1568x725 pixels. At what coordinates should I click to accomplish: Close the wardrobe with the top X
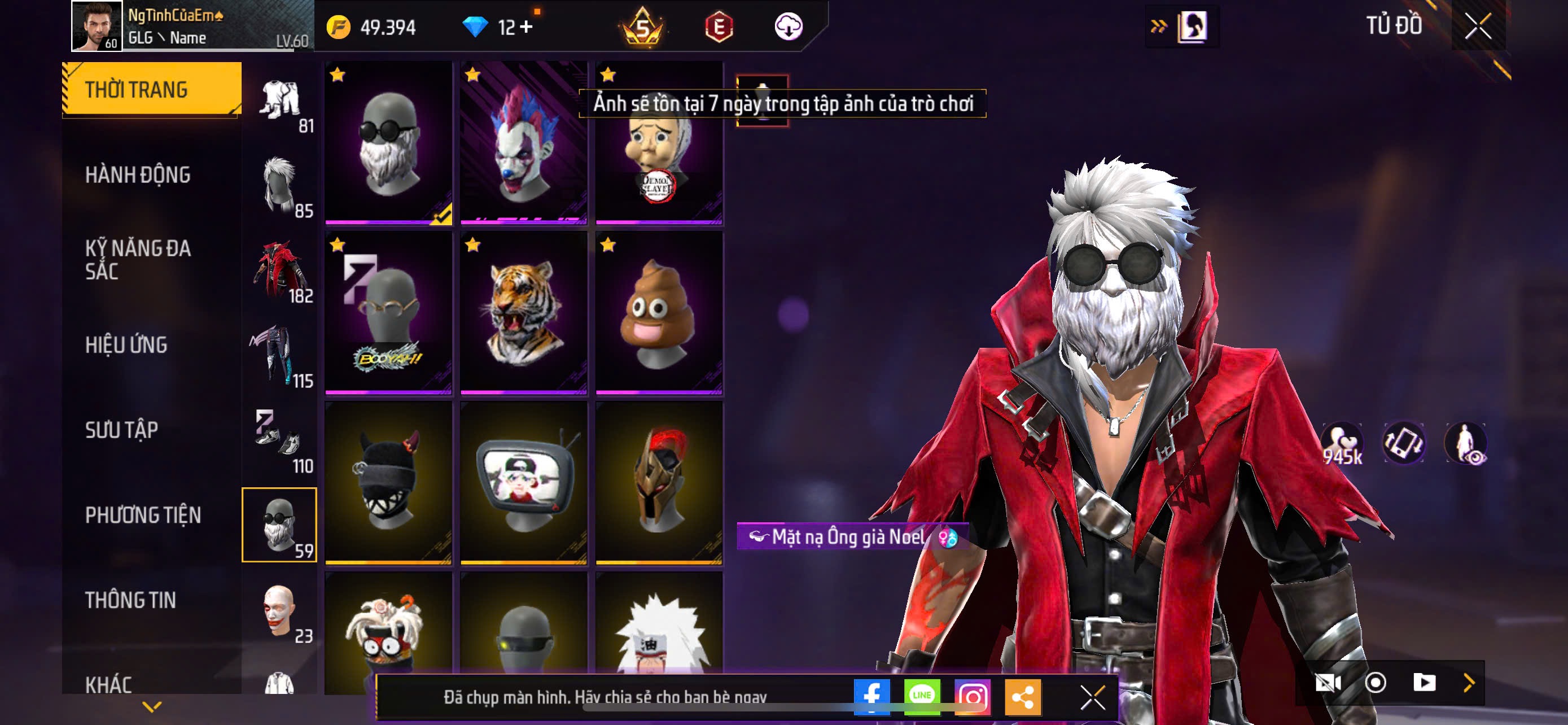1477,26
